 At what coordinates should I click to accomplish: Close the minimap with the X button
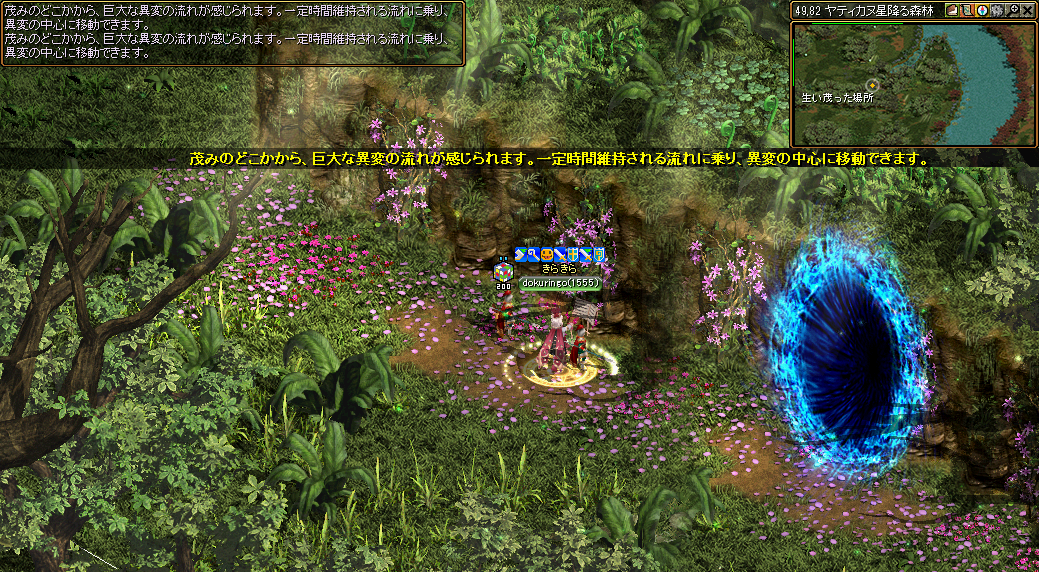(1027, 10)
